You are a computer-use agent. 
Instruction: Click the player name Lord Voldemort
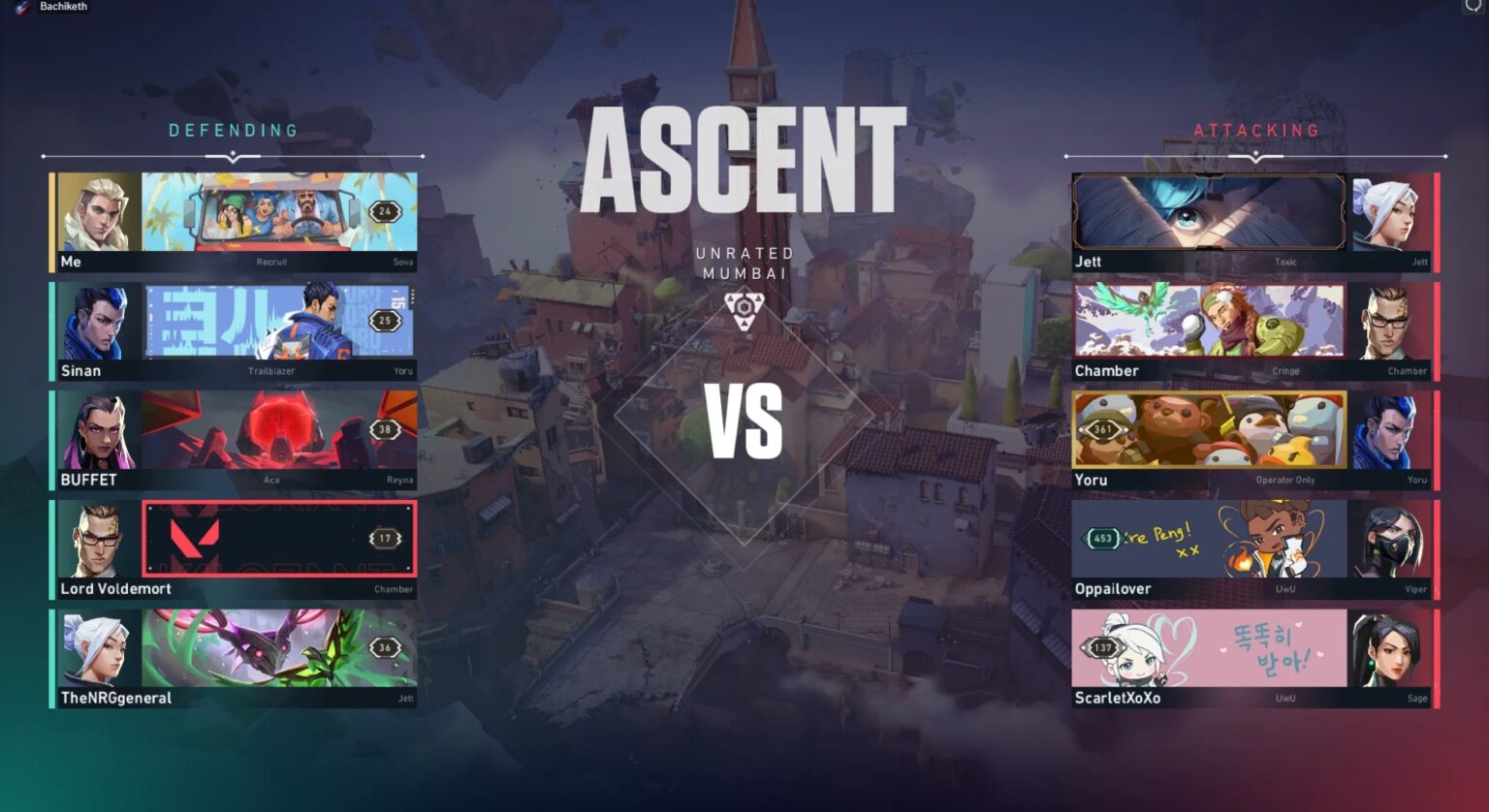[x=117, y=588]
